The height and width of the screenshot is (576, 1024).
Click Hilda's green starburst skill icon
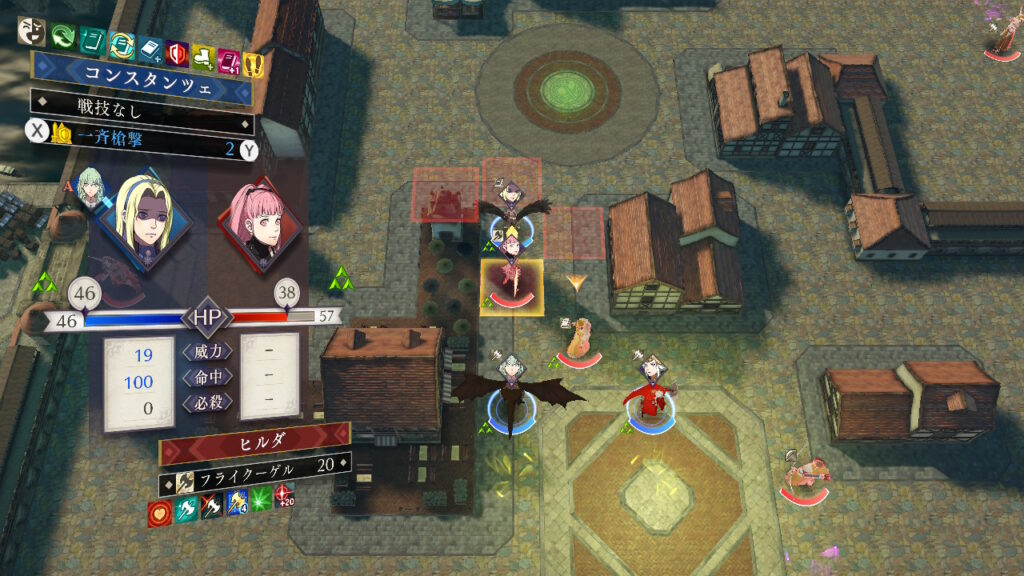tap(262, 501)
